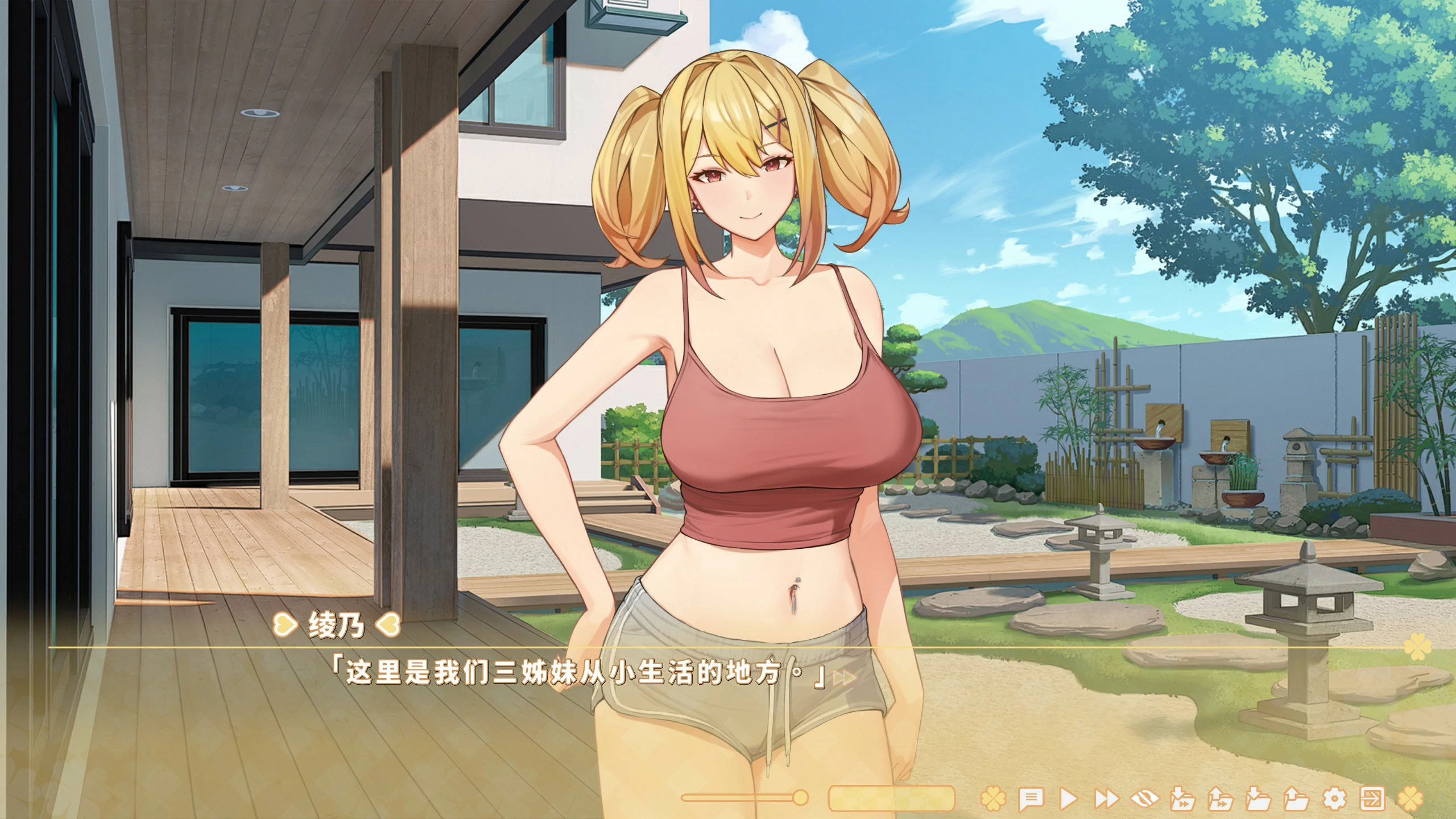This screenshot has width=1456, height=819.
Task: Open the load menu via the plain folder with up arrow
Action: [1296, 799]
